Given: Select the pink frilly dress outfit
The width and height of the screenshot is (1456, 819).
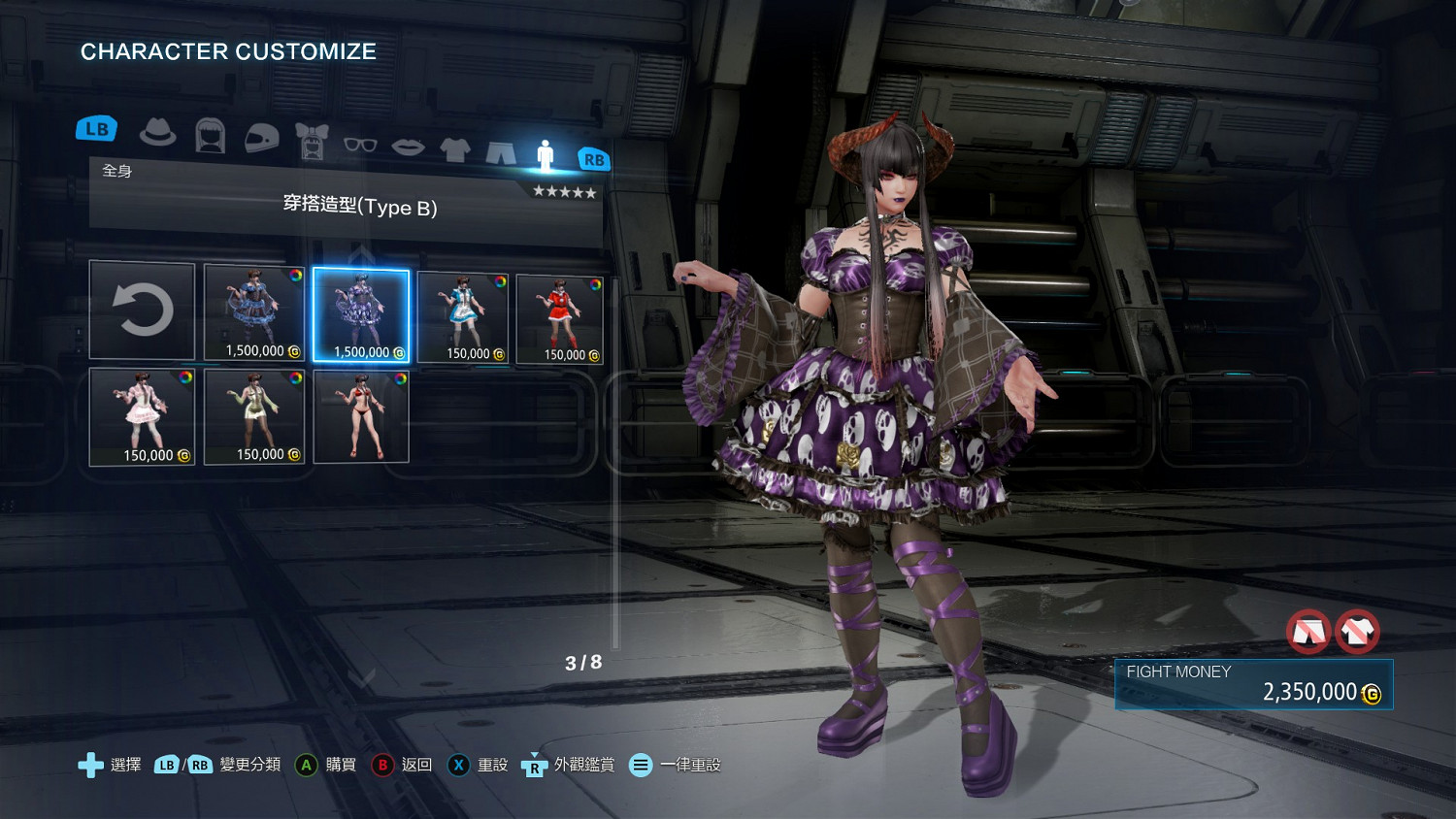Looking at the screenshot, I should 143,416.
